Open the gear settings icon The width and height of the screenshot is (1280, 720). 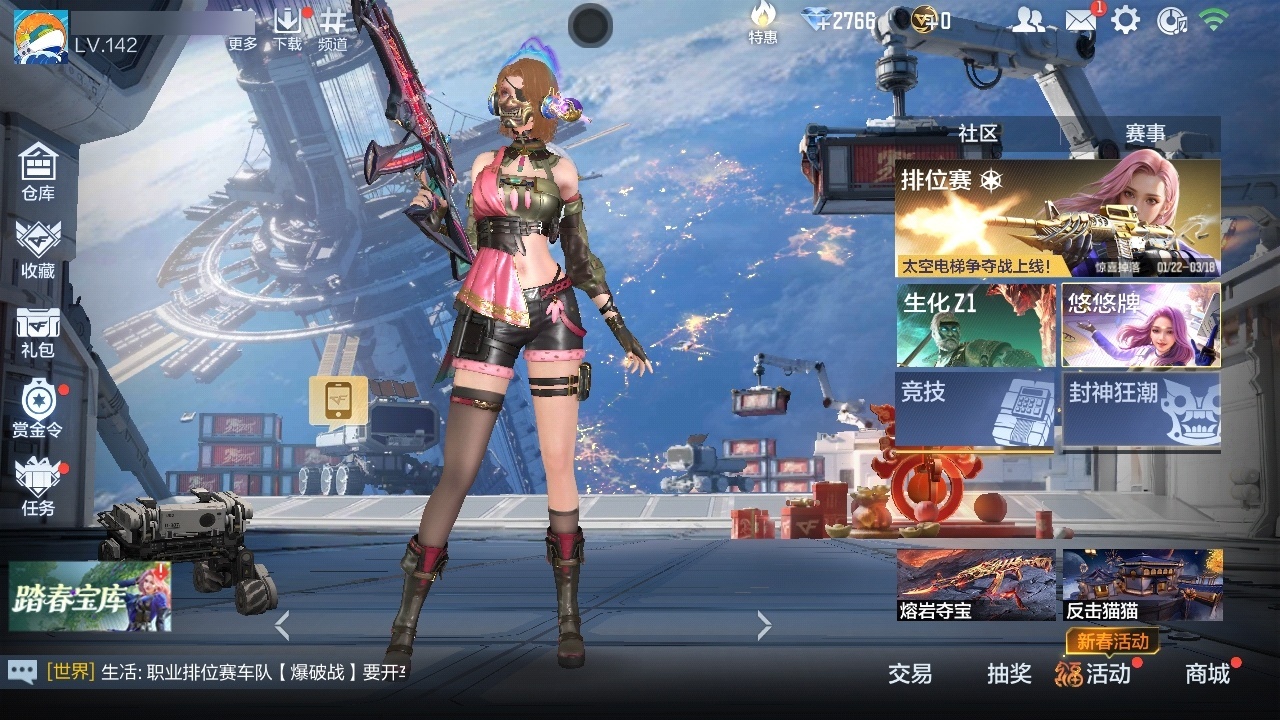pyautogui.click(x=1126, y=20)
